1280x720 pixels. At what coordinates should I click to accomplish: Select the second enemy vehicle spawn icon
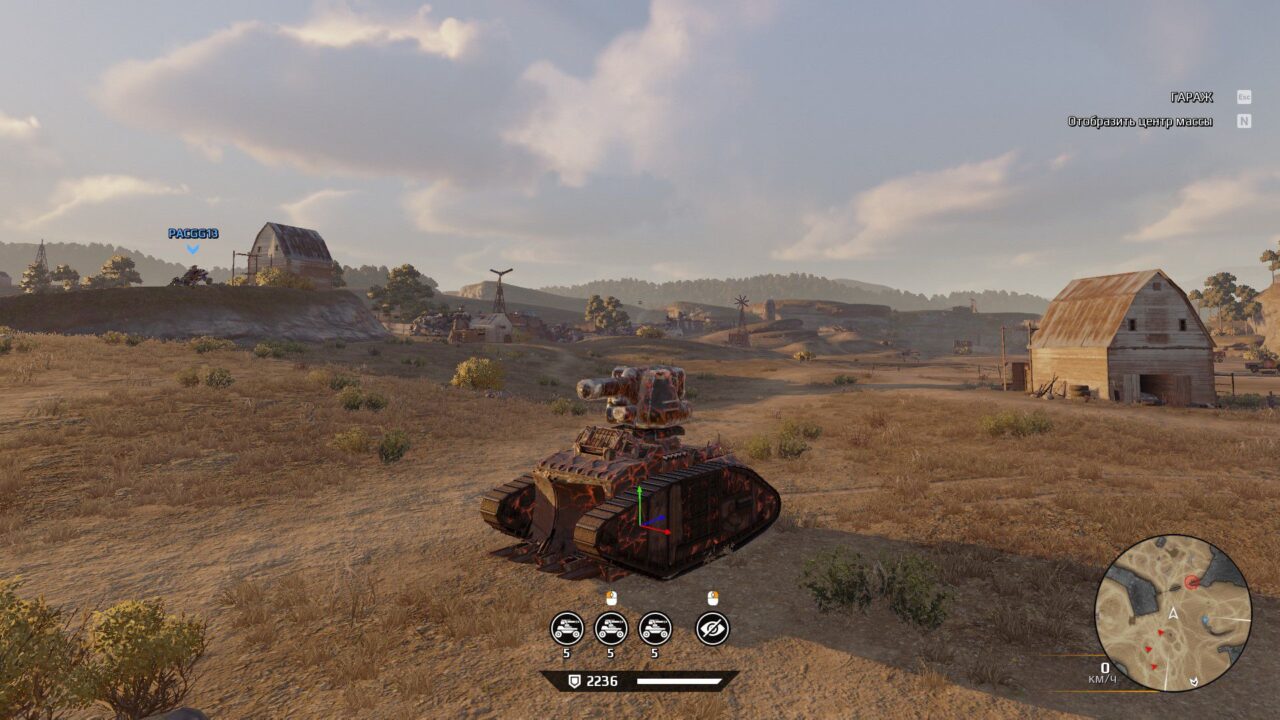tap(611, 628)
